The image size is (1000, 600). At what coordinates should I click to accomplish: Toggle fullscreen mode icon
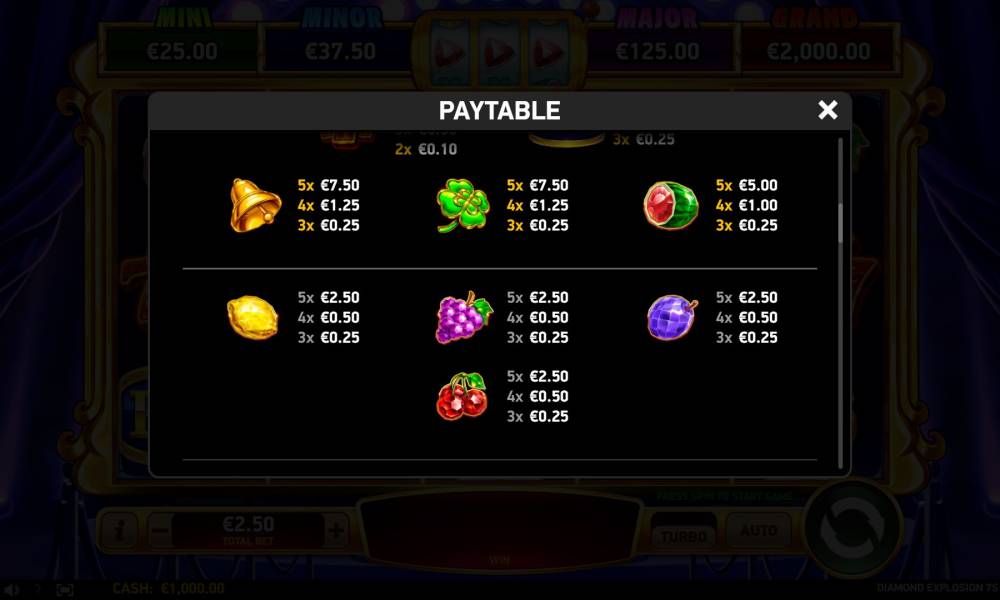pyautogui.click(x=64, y=590)
